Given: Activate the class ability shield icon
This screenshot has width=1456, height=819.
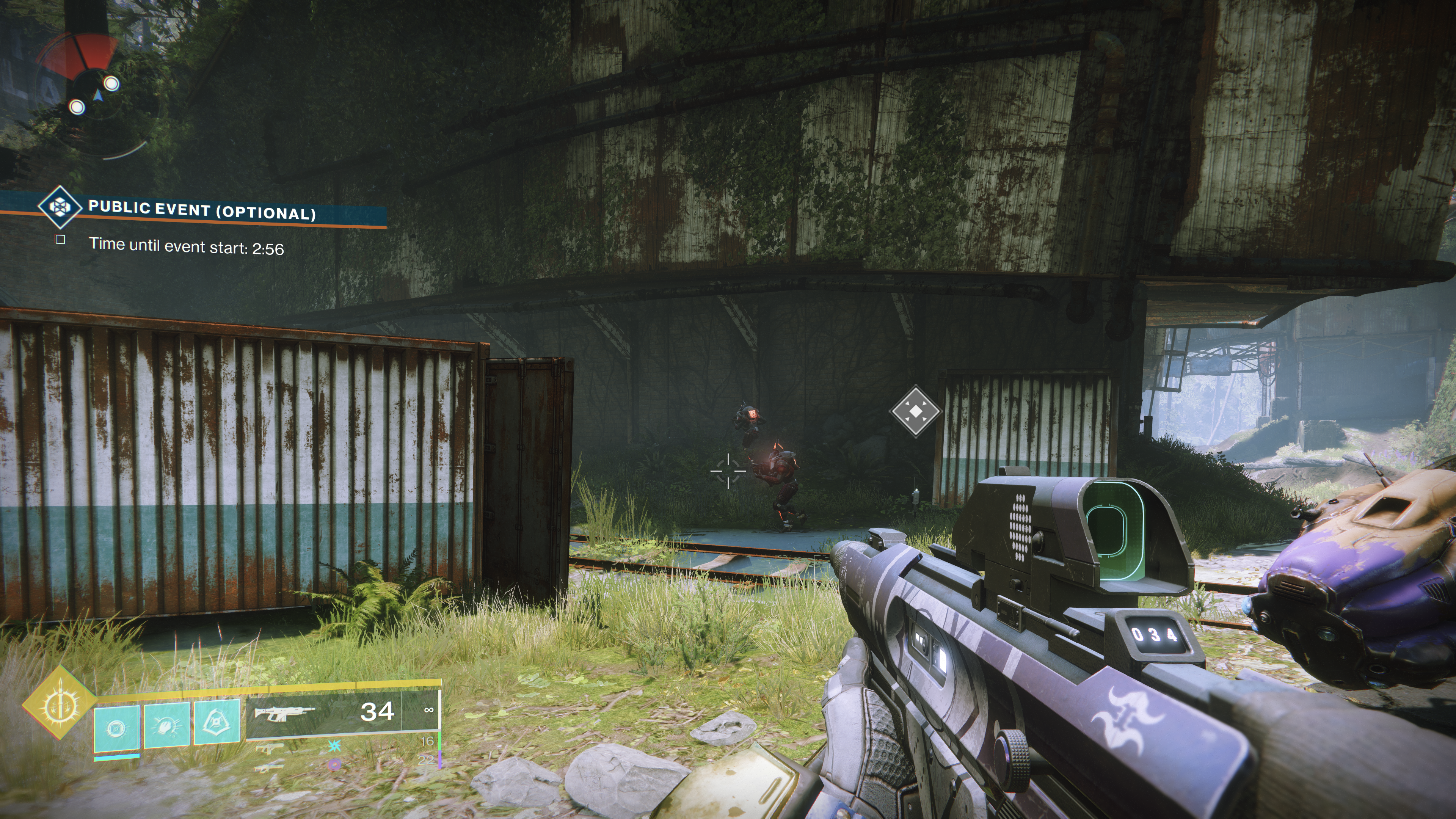Looking at the screenshot, I should [x=217, y=723].
